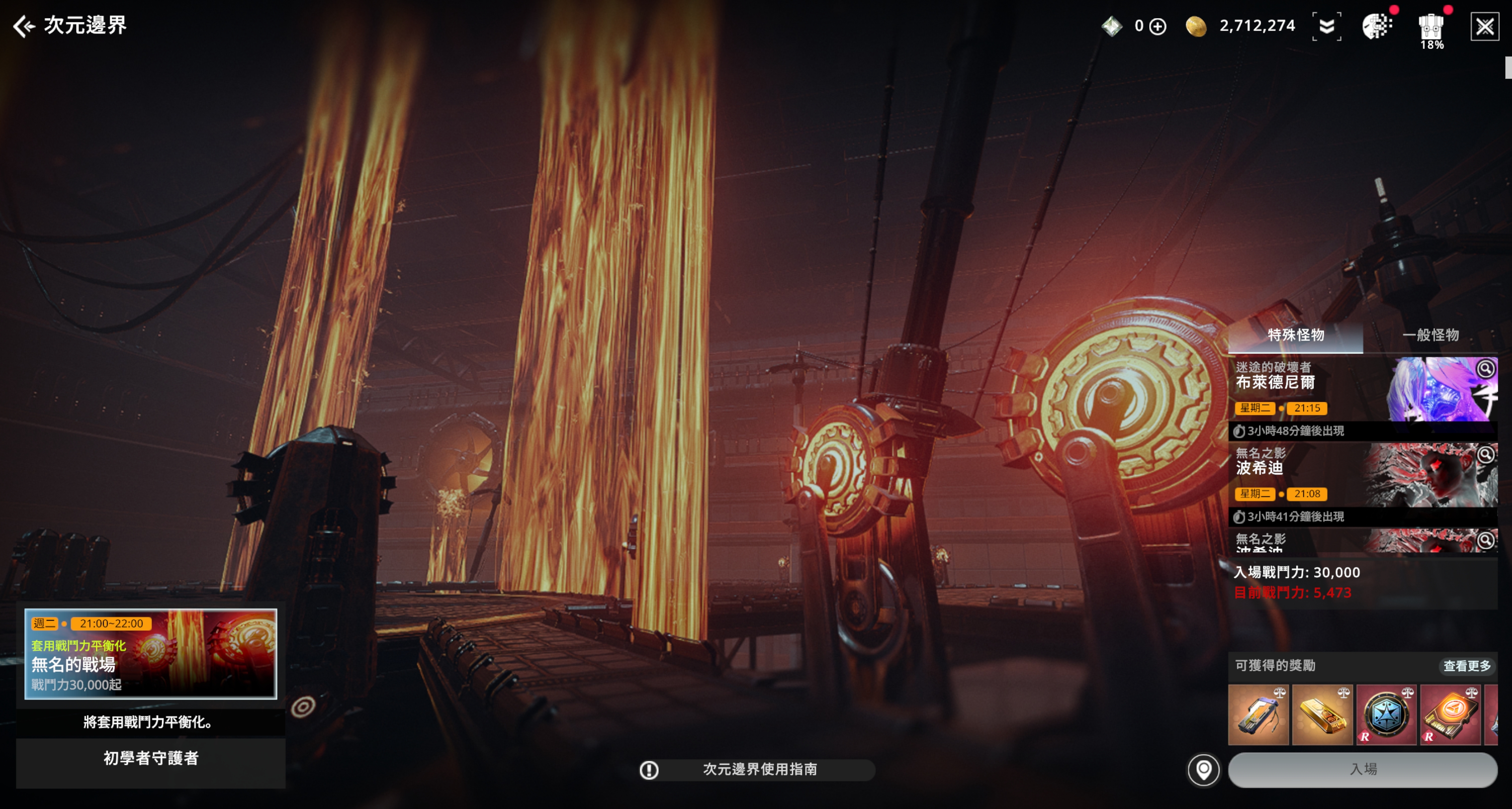Add diamonds with the plus button
1512x809 pixels.
tap(1158, 26)
